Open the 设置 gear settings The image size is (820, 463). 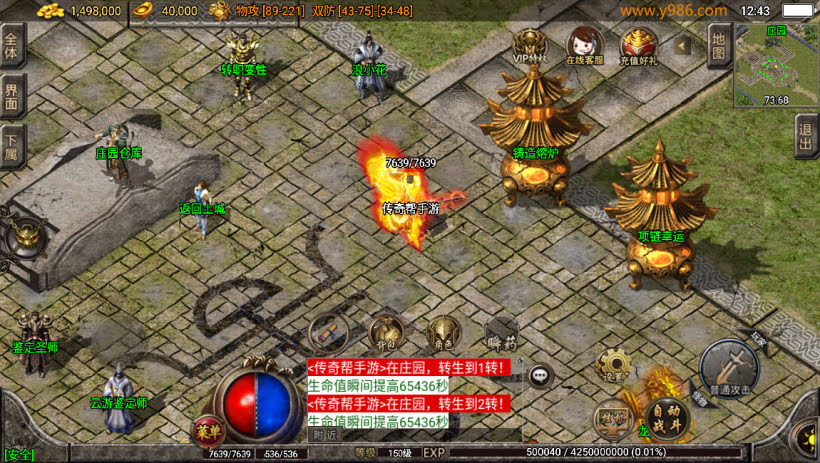tap(612, 366)
